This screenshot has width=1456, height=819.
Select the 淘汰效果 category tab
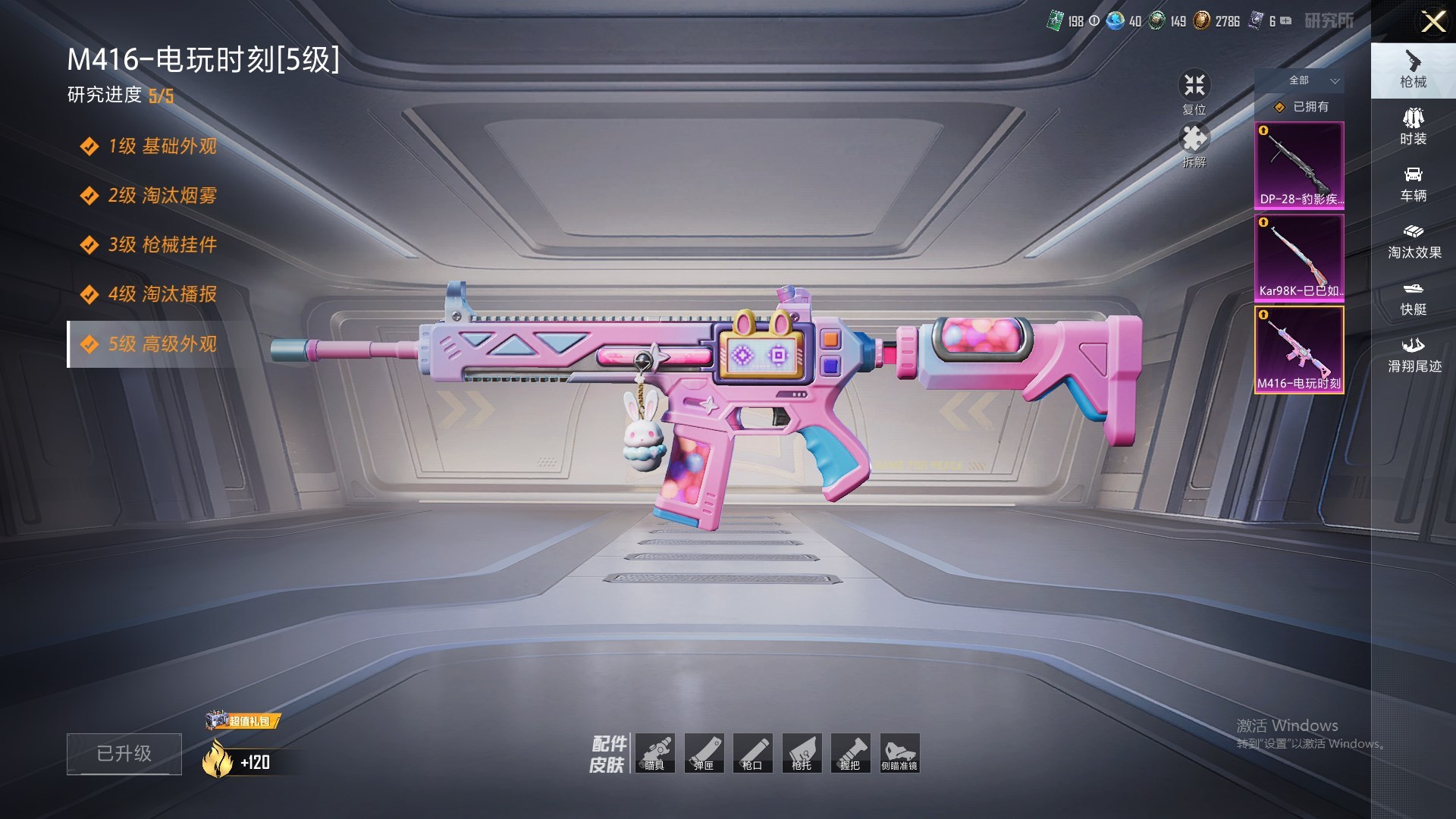click(x=1414, y=241)
